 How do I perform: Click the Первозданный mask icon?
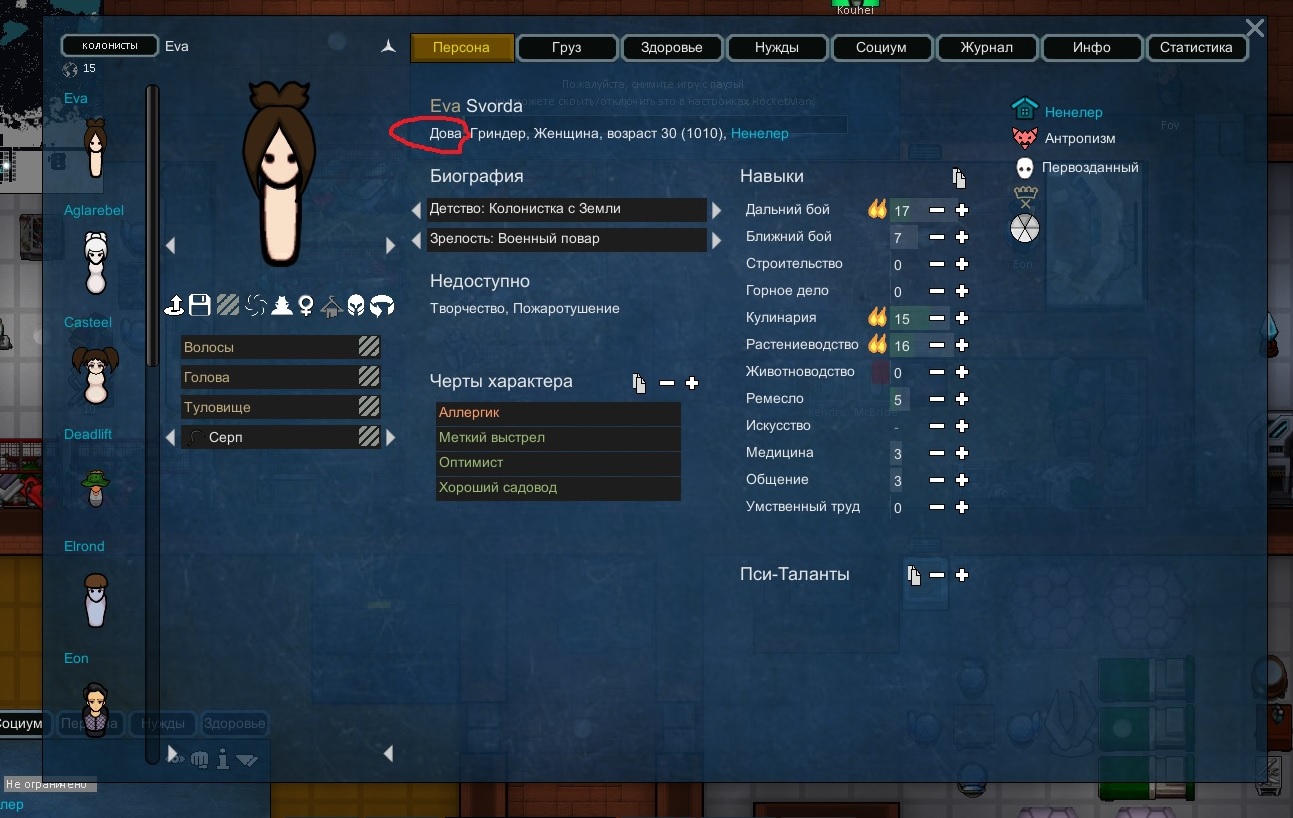coord(1026,167)
